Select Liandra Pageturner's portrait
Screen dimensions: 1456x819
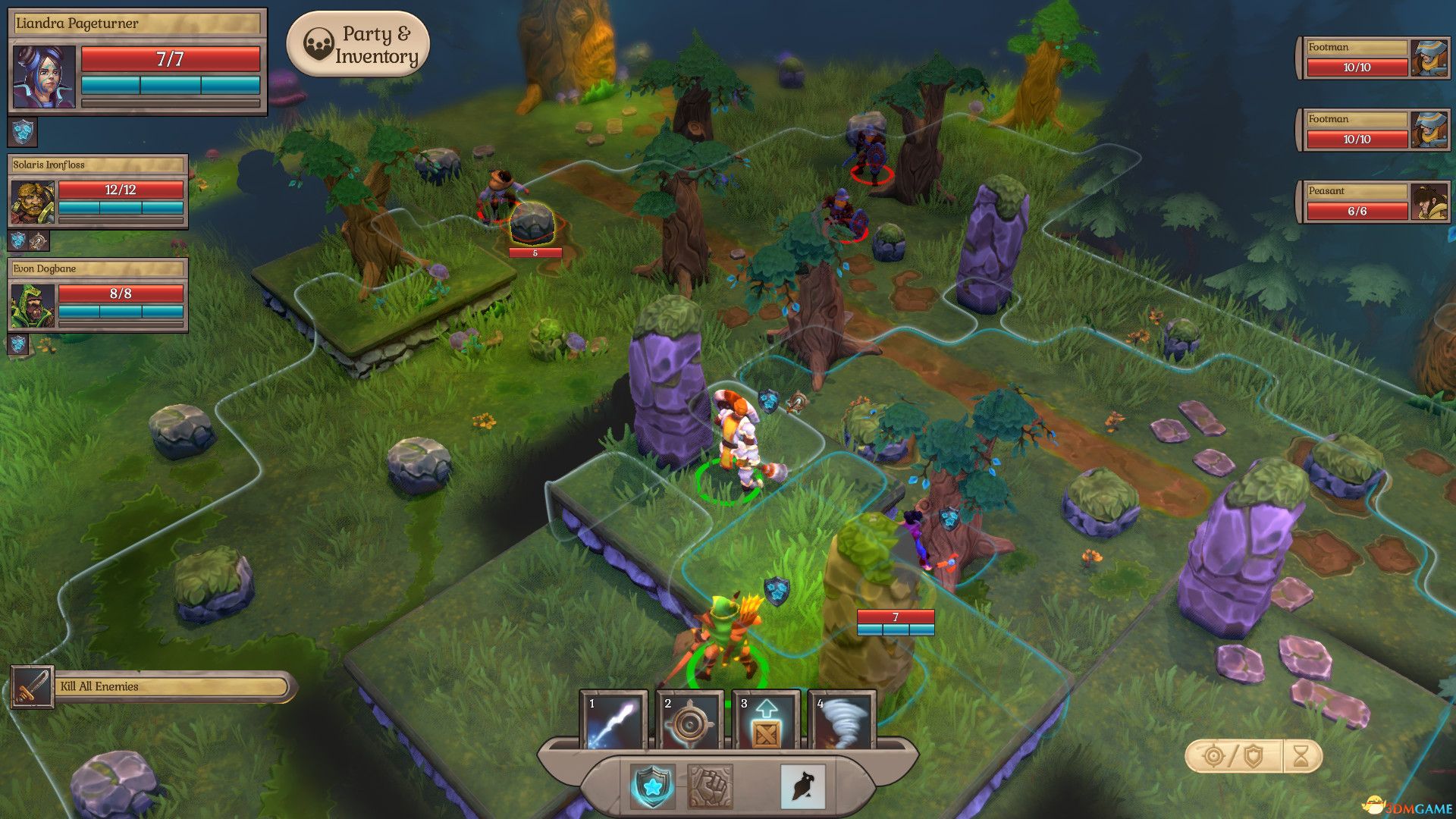45,77
